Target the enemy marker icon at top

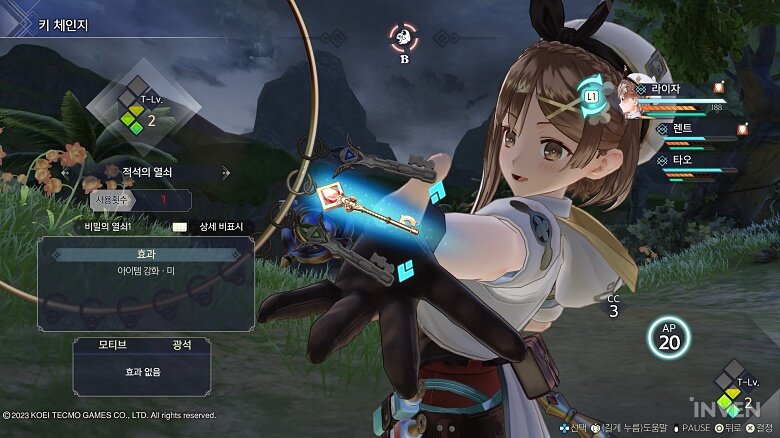tap(403, 38)
